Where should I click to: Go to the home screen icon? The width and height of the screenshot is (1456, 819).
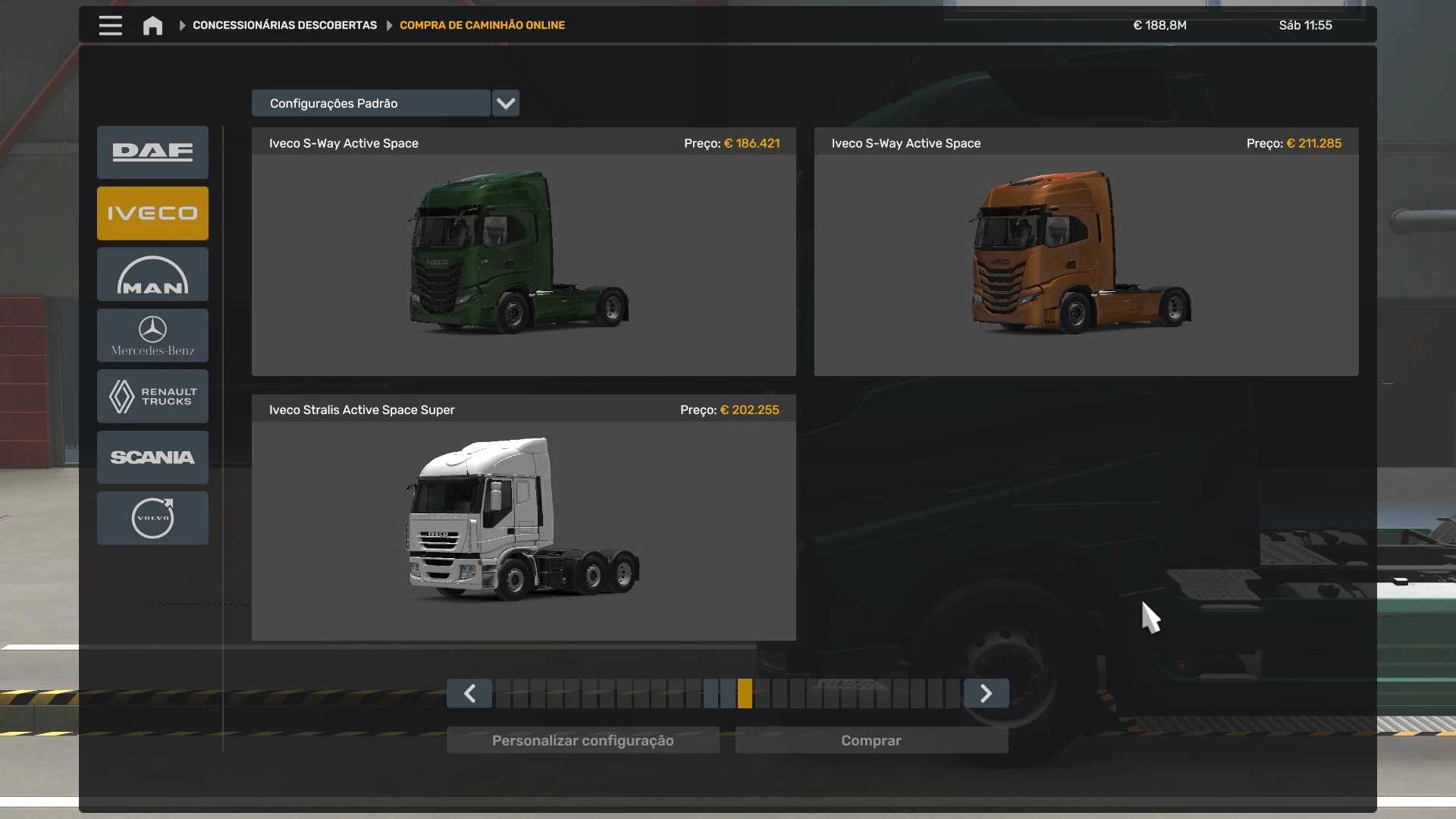point(152,26)
